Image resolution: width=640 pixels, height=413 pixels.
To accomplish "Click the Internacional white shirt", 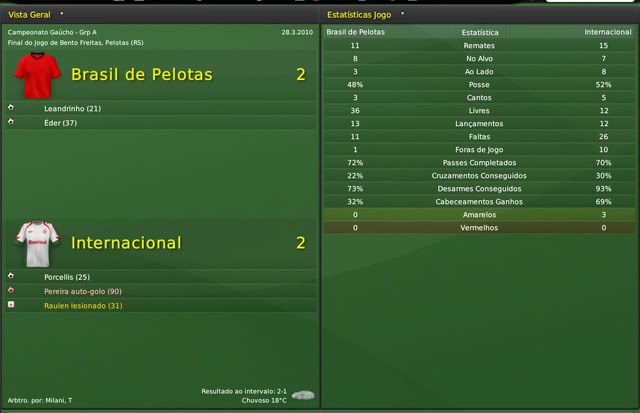I will (x=39, y=243).
